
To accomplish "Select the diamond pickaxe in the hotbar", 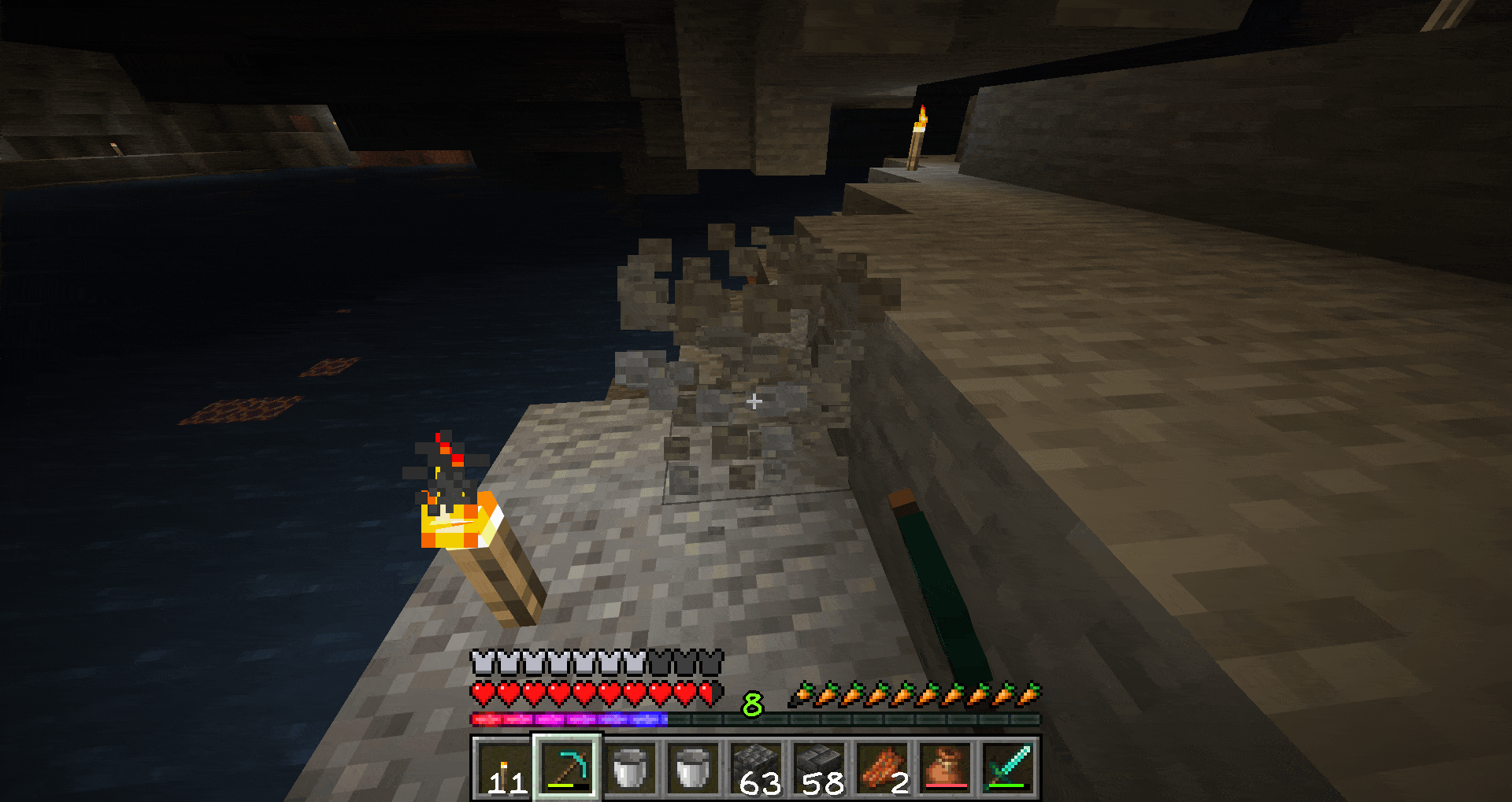I will pyautogui.click(x=565, y=767).
